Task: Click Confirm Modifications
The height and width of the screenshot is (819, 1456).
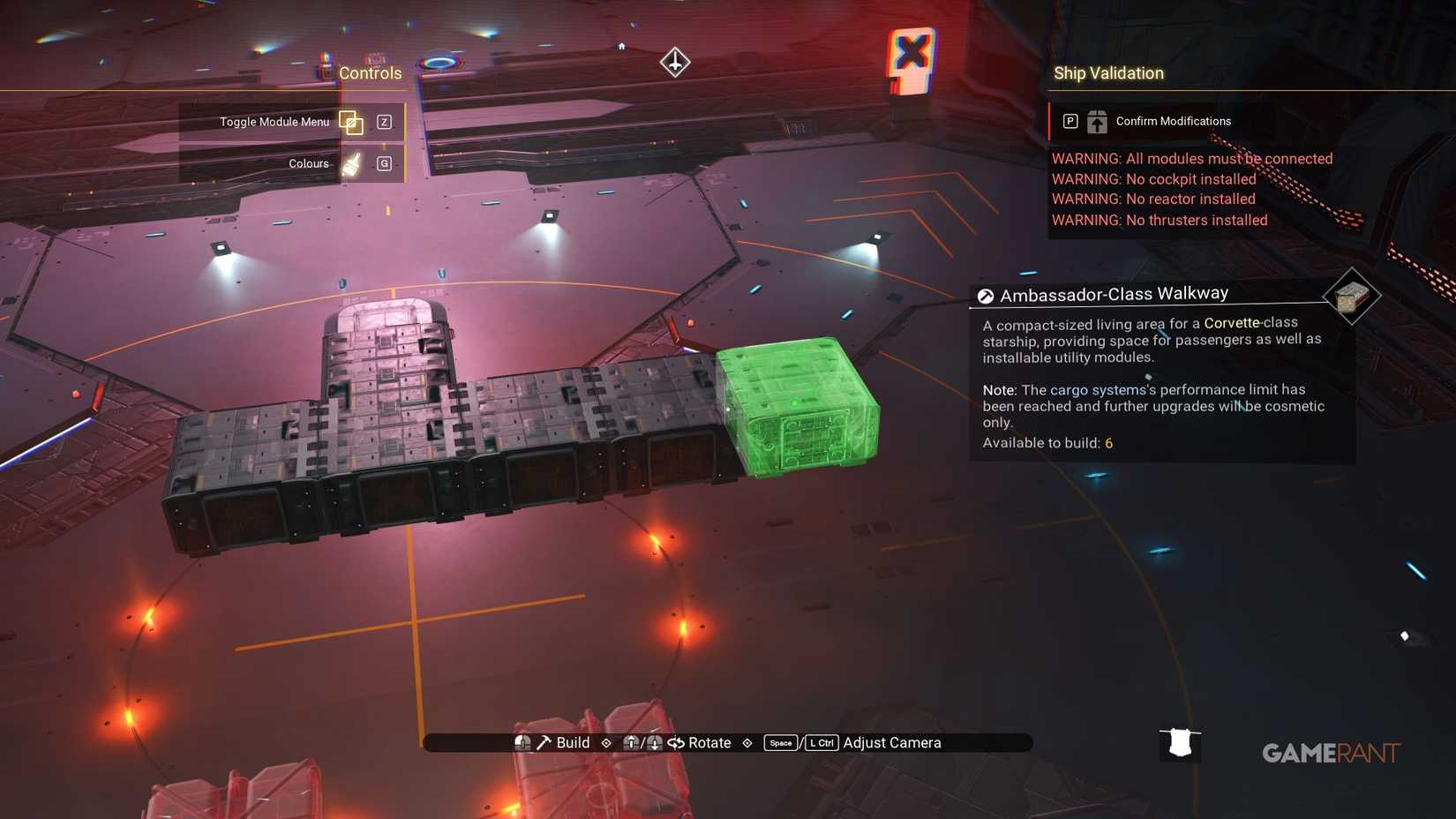Action: click(x=1172, y=121)
